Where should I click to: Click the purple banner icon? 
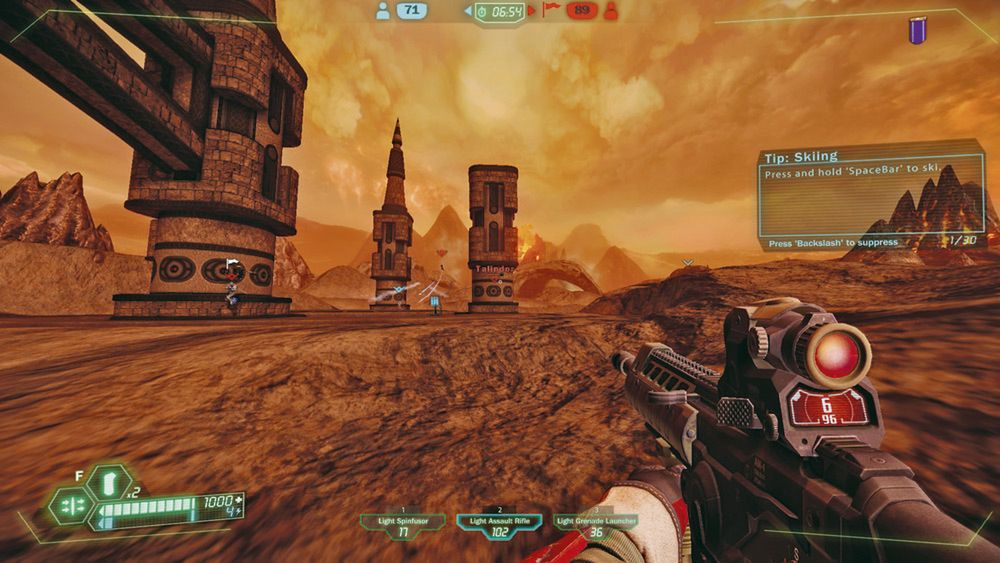(917, 31)
